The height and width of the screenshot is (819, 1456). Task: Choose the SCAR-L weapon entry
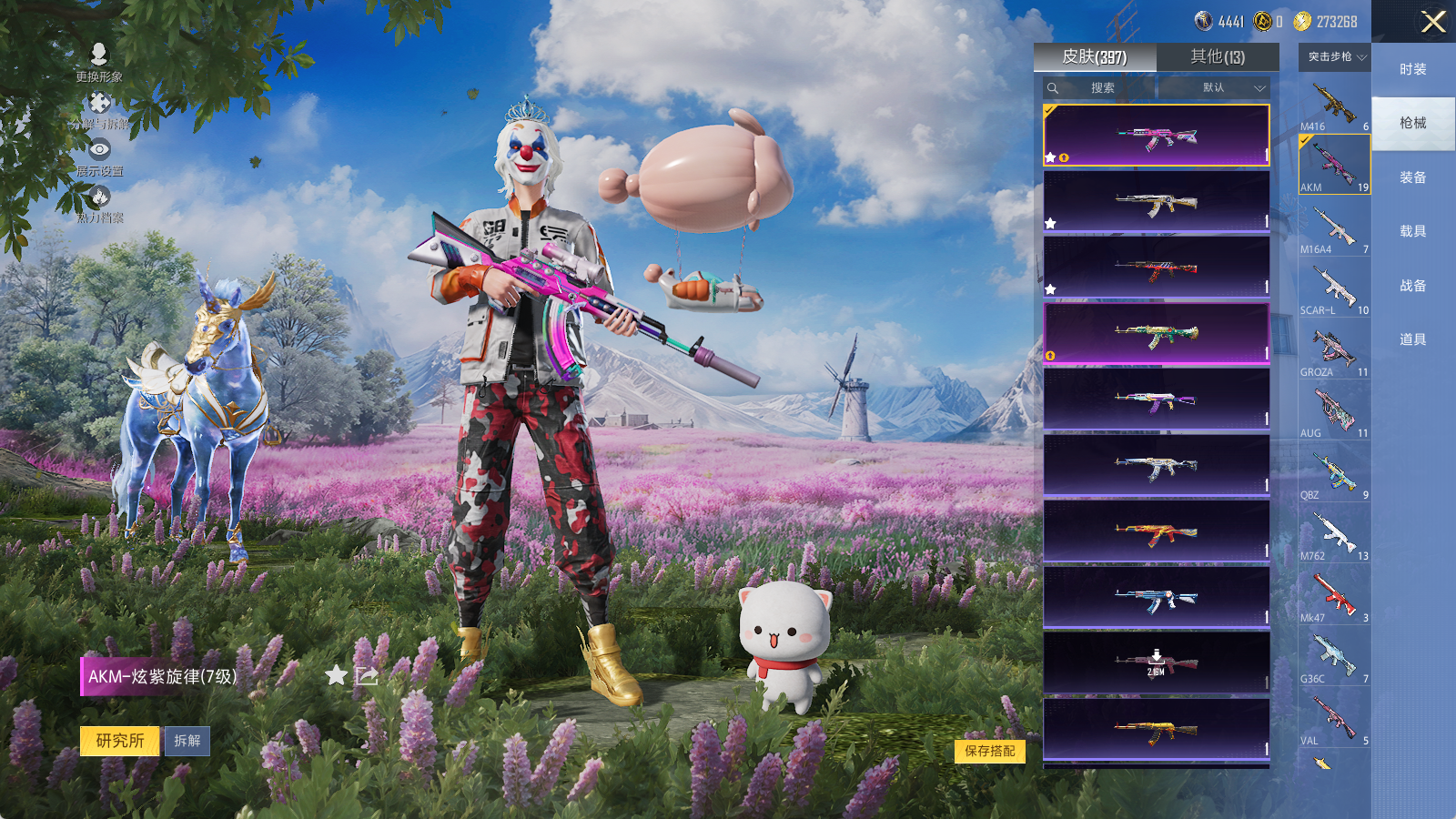[x=1334, y=289]
